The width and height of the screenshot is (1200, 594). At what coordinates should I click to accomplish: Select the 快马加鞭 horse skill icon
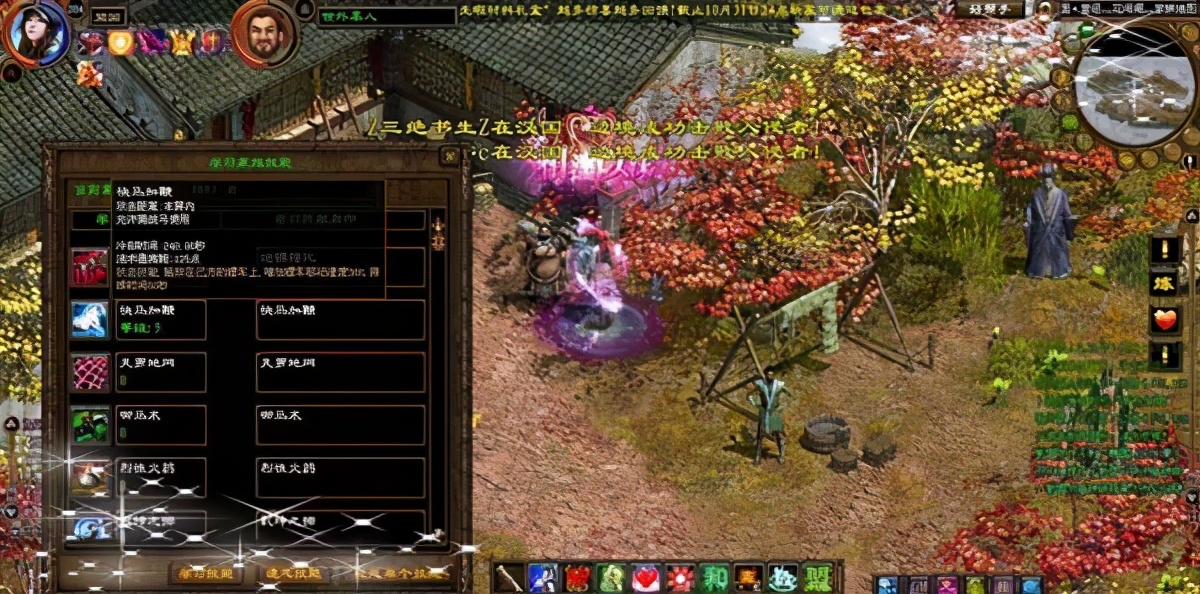[89, 319]
